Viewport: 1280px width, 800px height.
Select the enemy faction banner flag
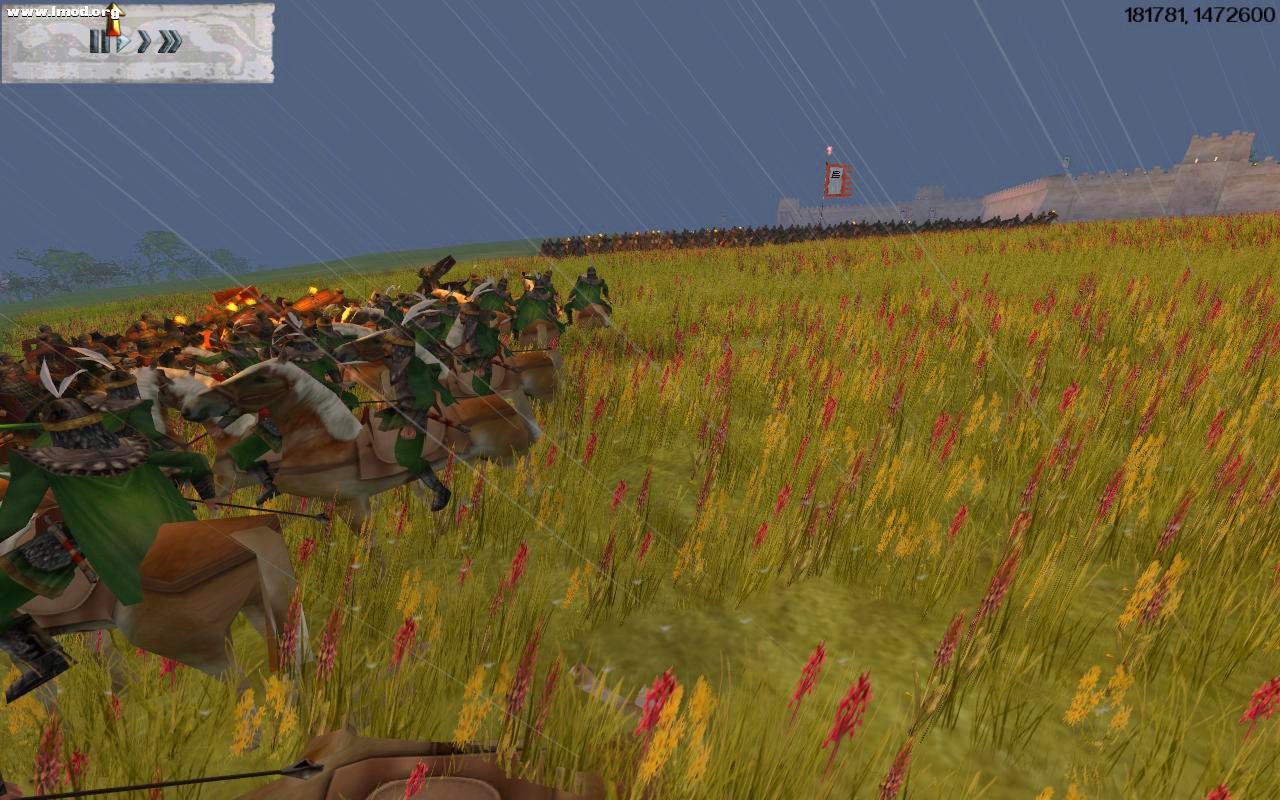(835, 176)
